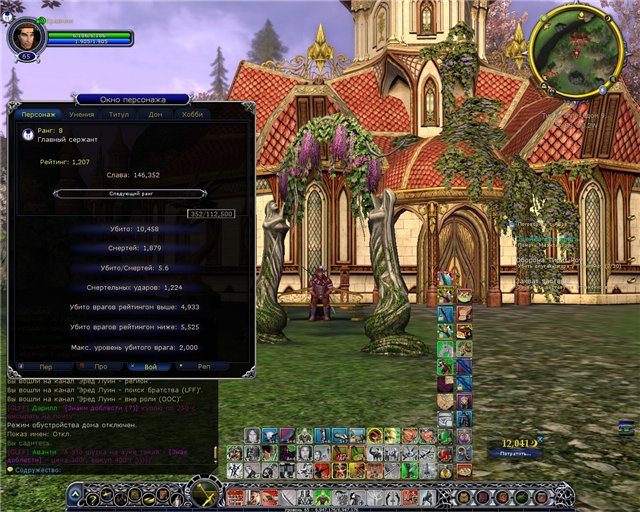Image resolution: width=640 pixels, height=512 pixels.
Task: Switch to the Хобби tab
Action: click(192, 115)
